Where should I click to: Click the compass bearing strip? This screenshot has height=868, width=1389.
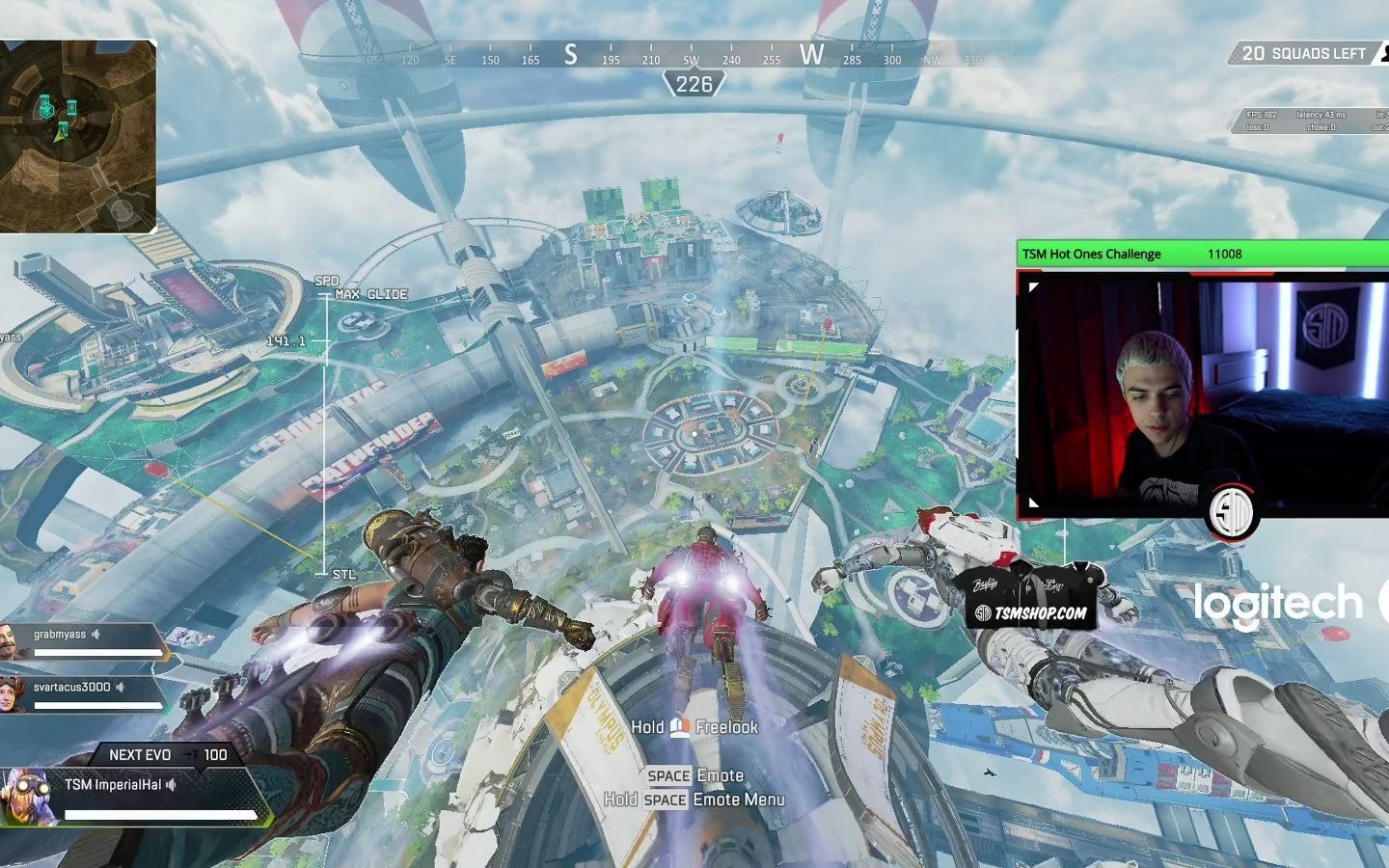click(694, 56)
